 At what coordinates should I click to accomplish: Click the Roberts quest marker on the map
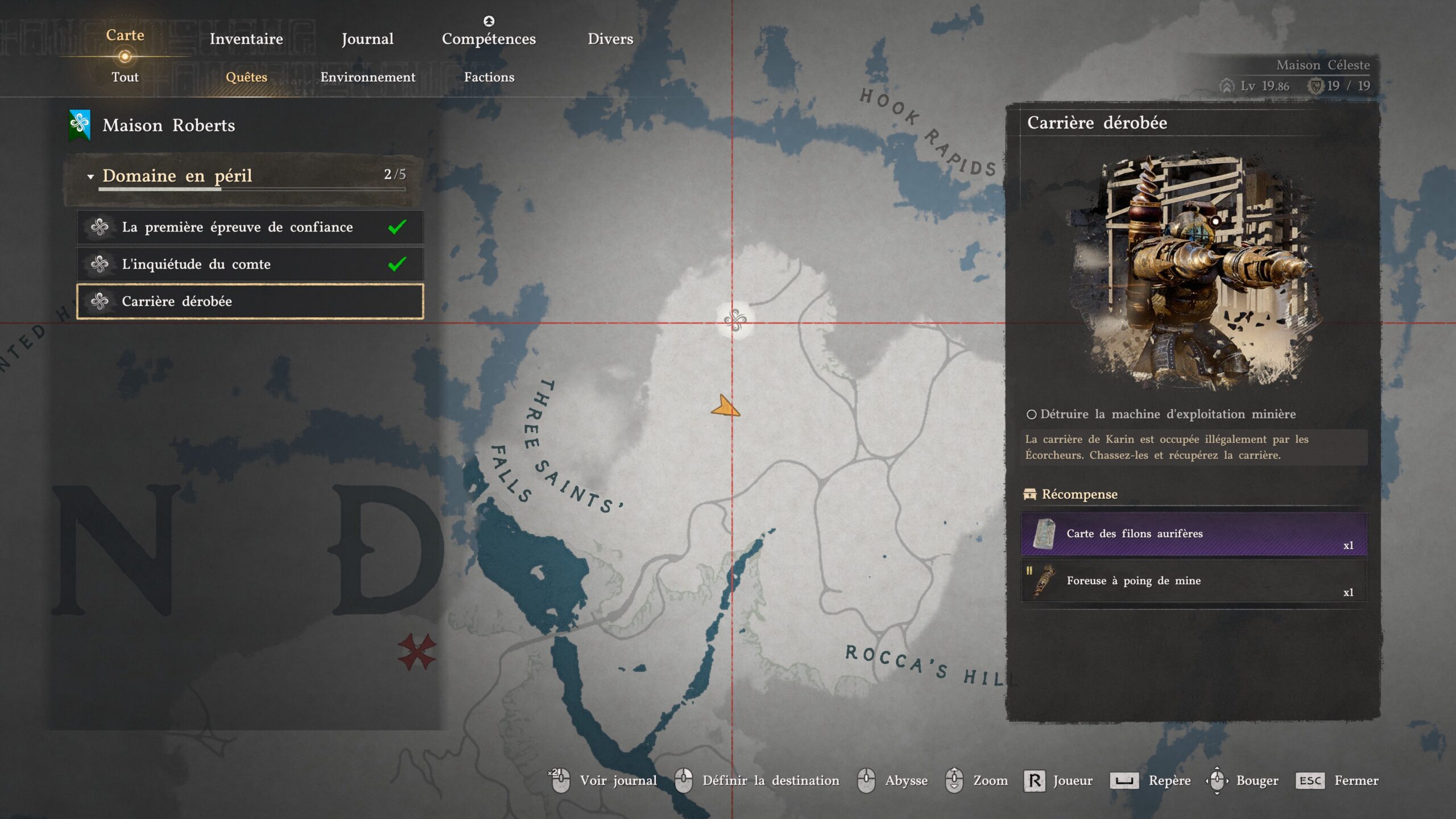click(735, 321)
